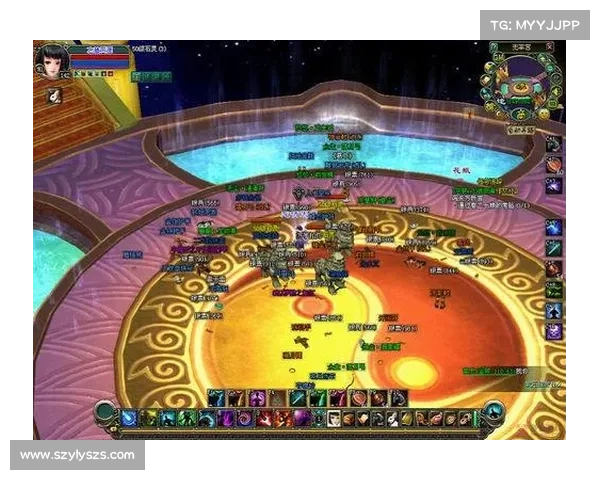Click the player character portrait

pos(51,60)
